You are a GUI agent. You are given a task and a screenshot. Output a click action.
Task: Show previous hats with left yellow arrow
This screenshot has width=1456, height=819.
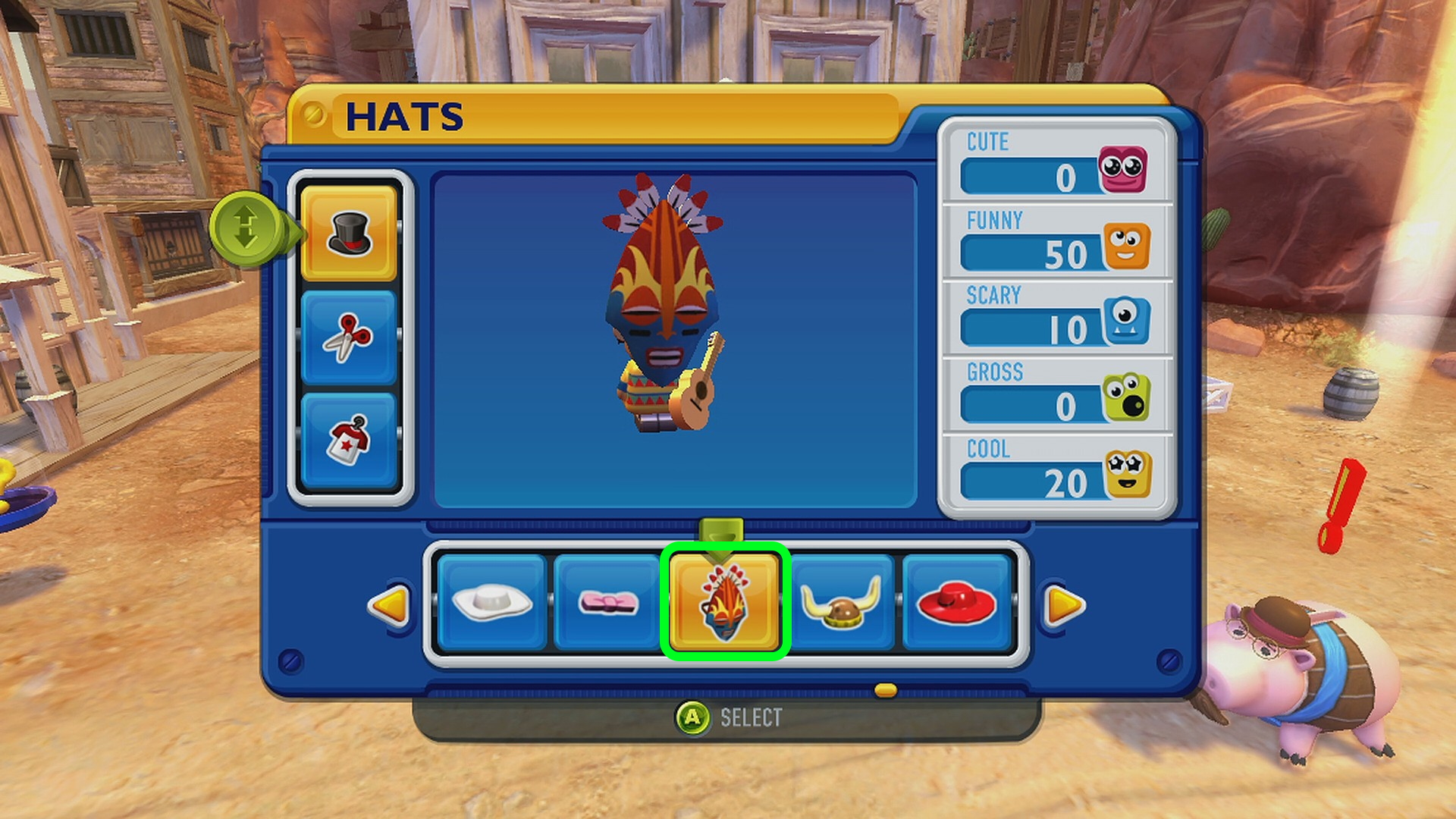390,605
